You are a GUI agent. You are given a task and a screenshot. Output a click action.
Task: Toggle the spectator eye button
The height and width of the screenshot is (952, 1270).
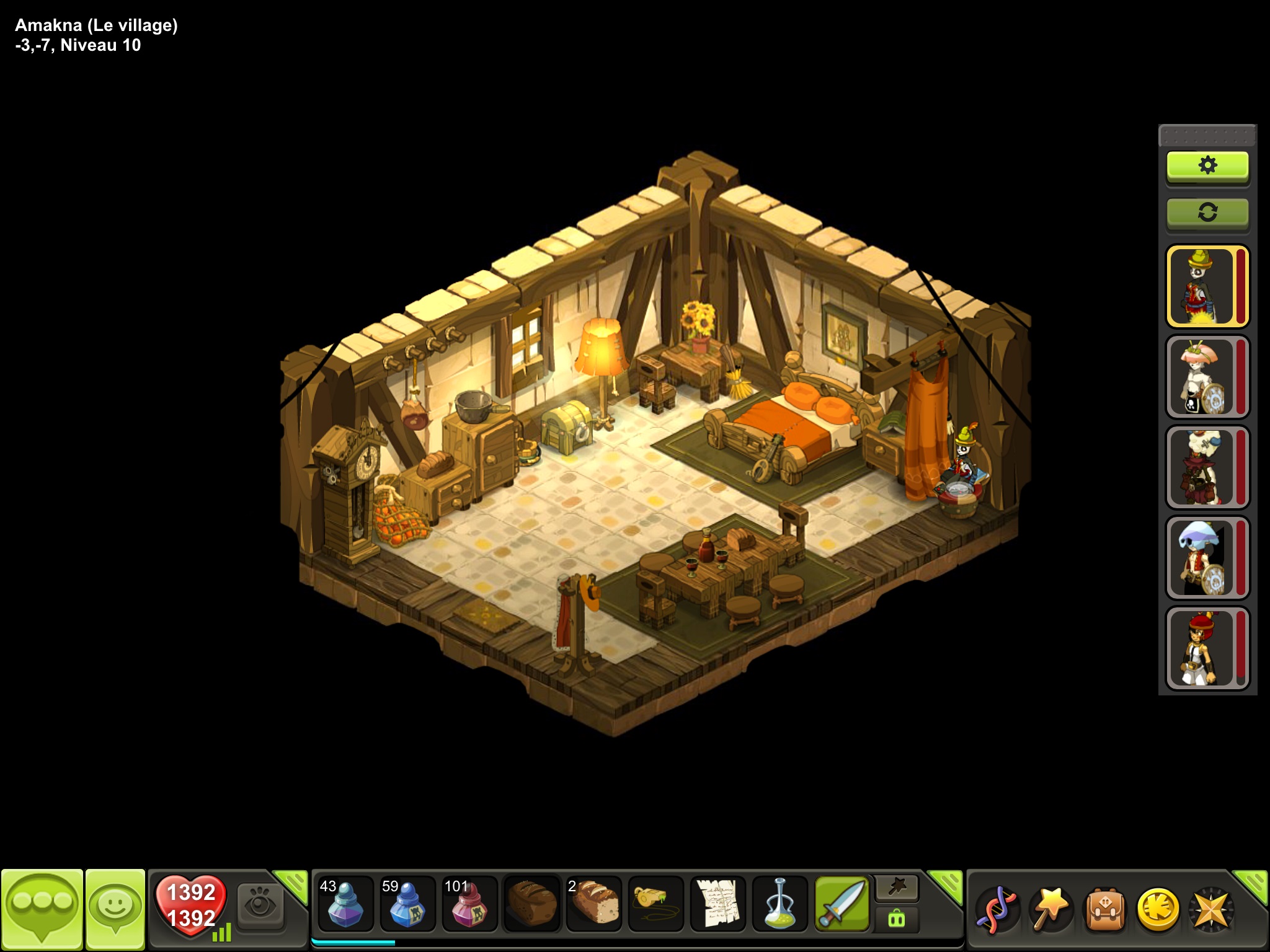[260, 906]
